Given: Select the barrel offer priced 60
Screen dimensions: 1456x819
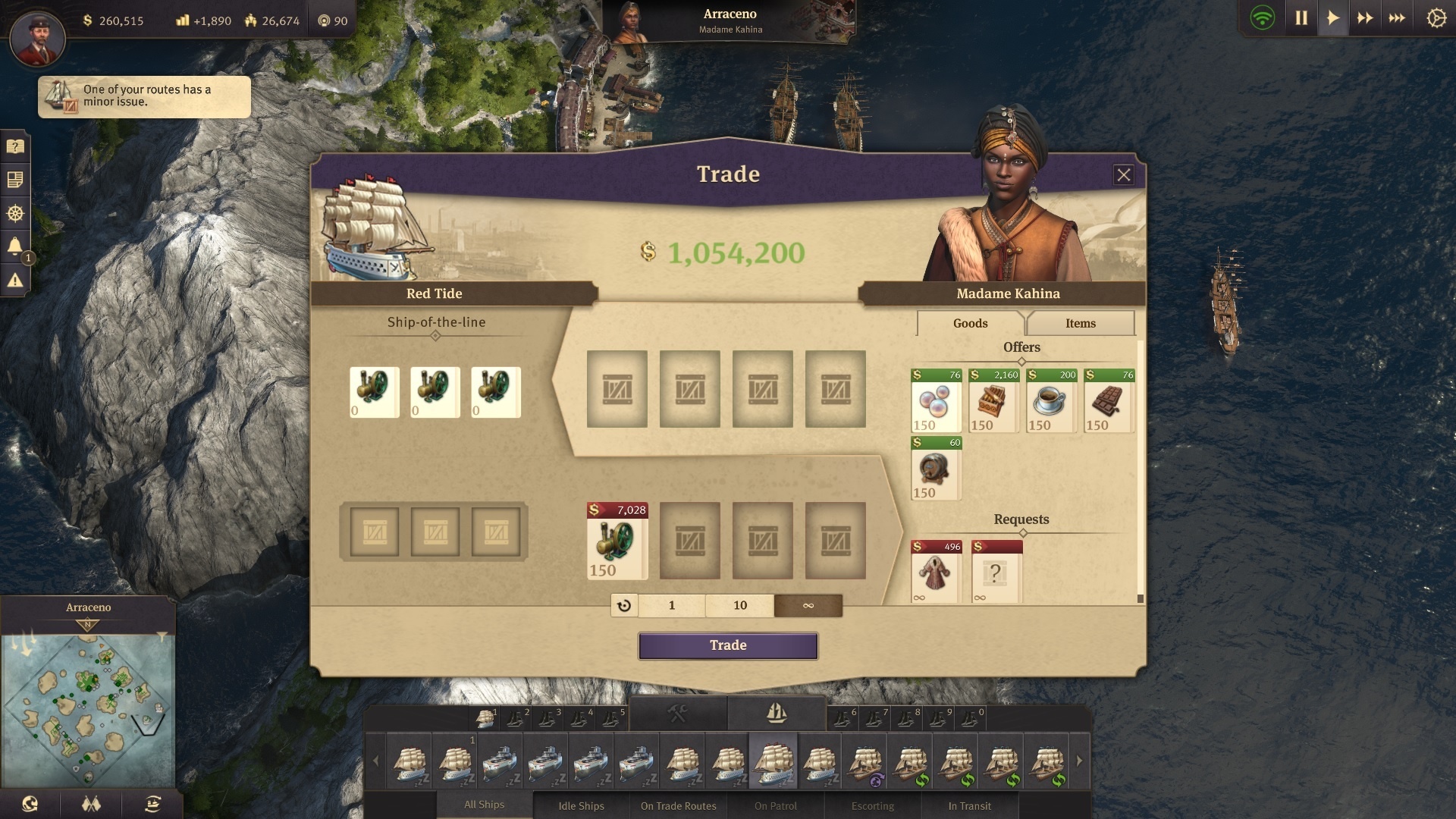Looking at the screenshot, I should [936, 469].
